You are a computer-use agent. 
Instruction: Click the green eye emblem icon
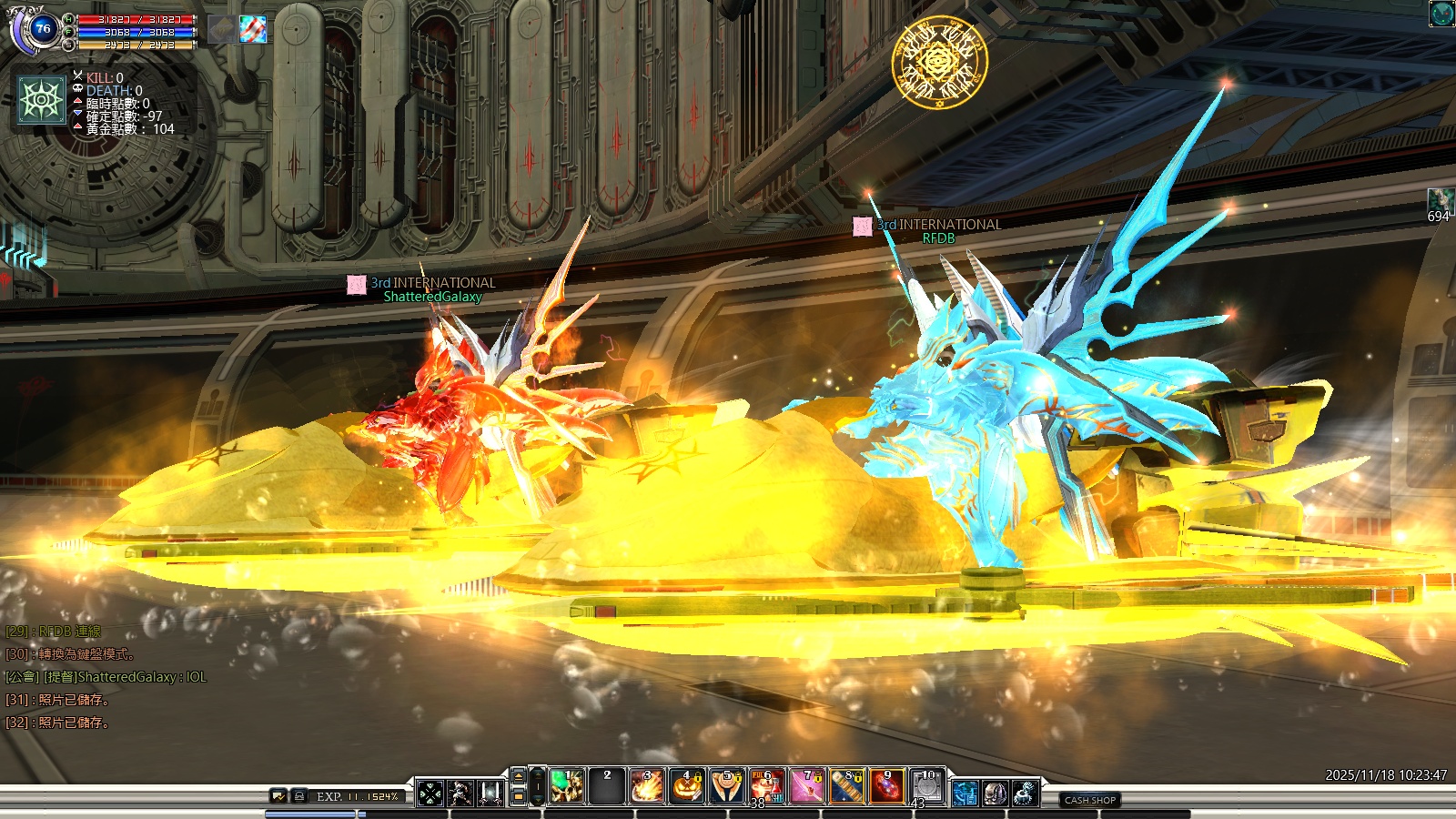[42, 99]
